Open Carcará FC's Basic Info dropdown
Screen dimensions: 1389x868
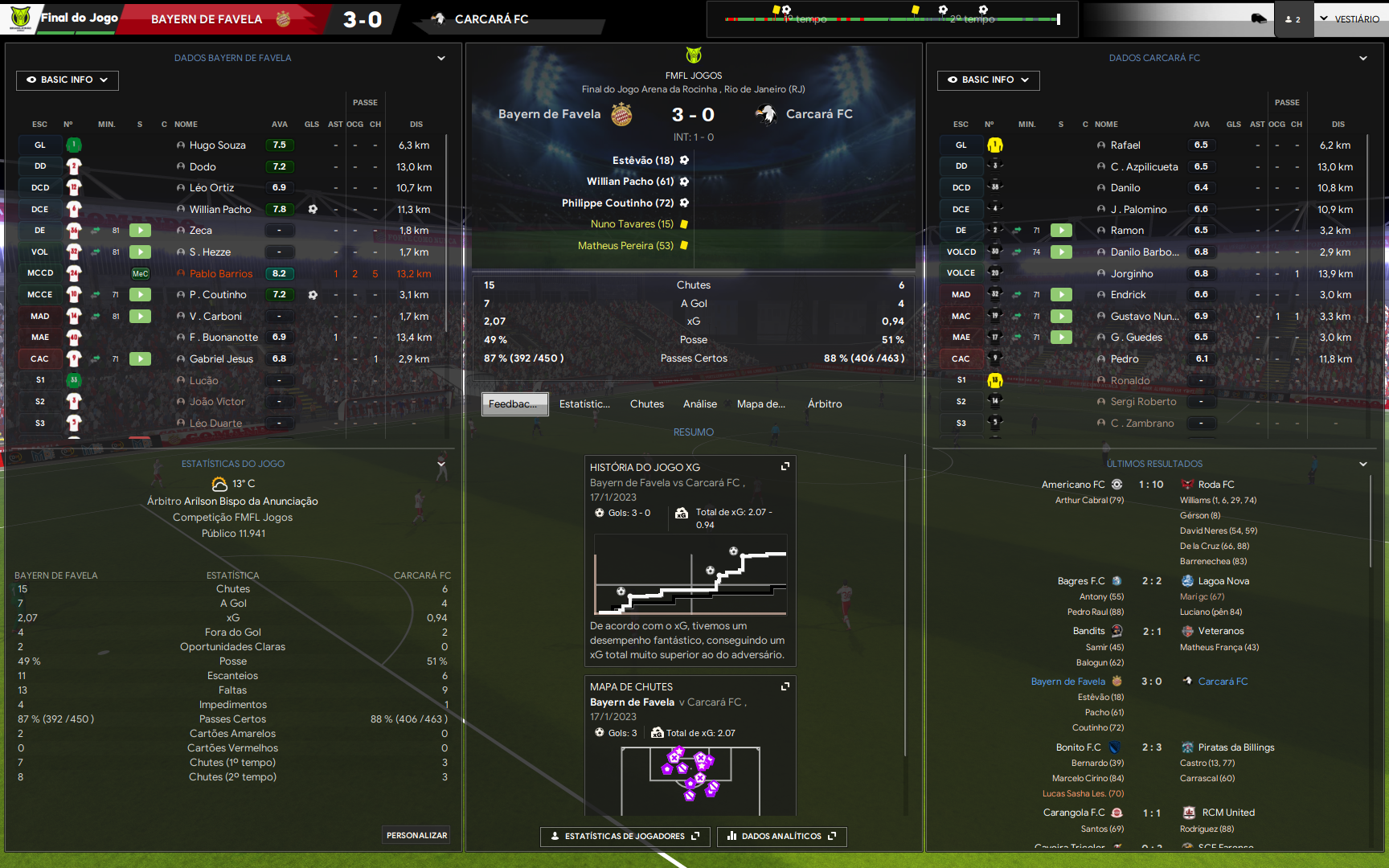[x=988, y=80]
